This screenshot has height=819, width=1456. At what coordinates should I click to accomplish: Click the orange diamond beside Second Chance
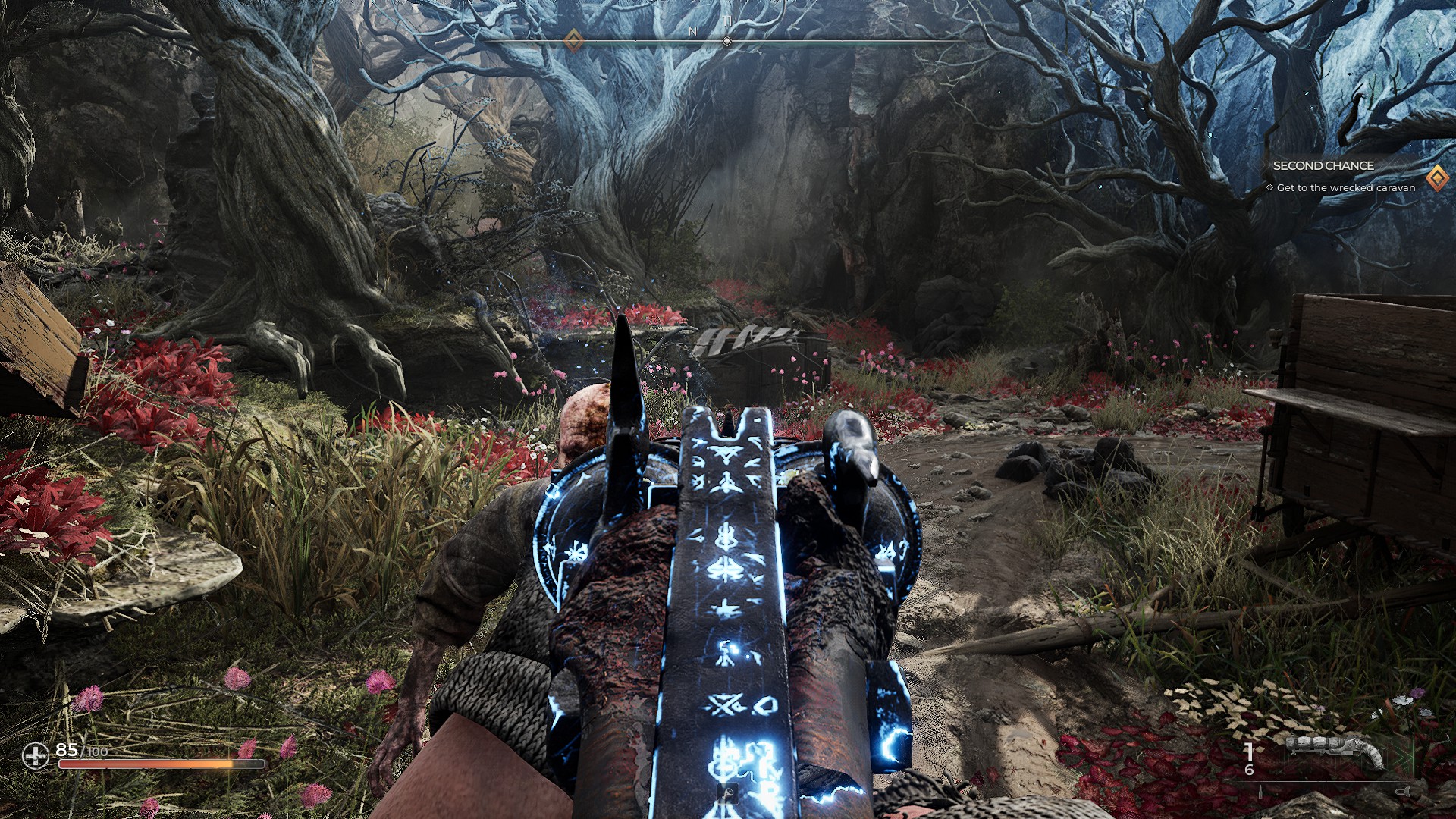[1436, 178]
